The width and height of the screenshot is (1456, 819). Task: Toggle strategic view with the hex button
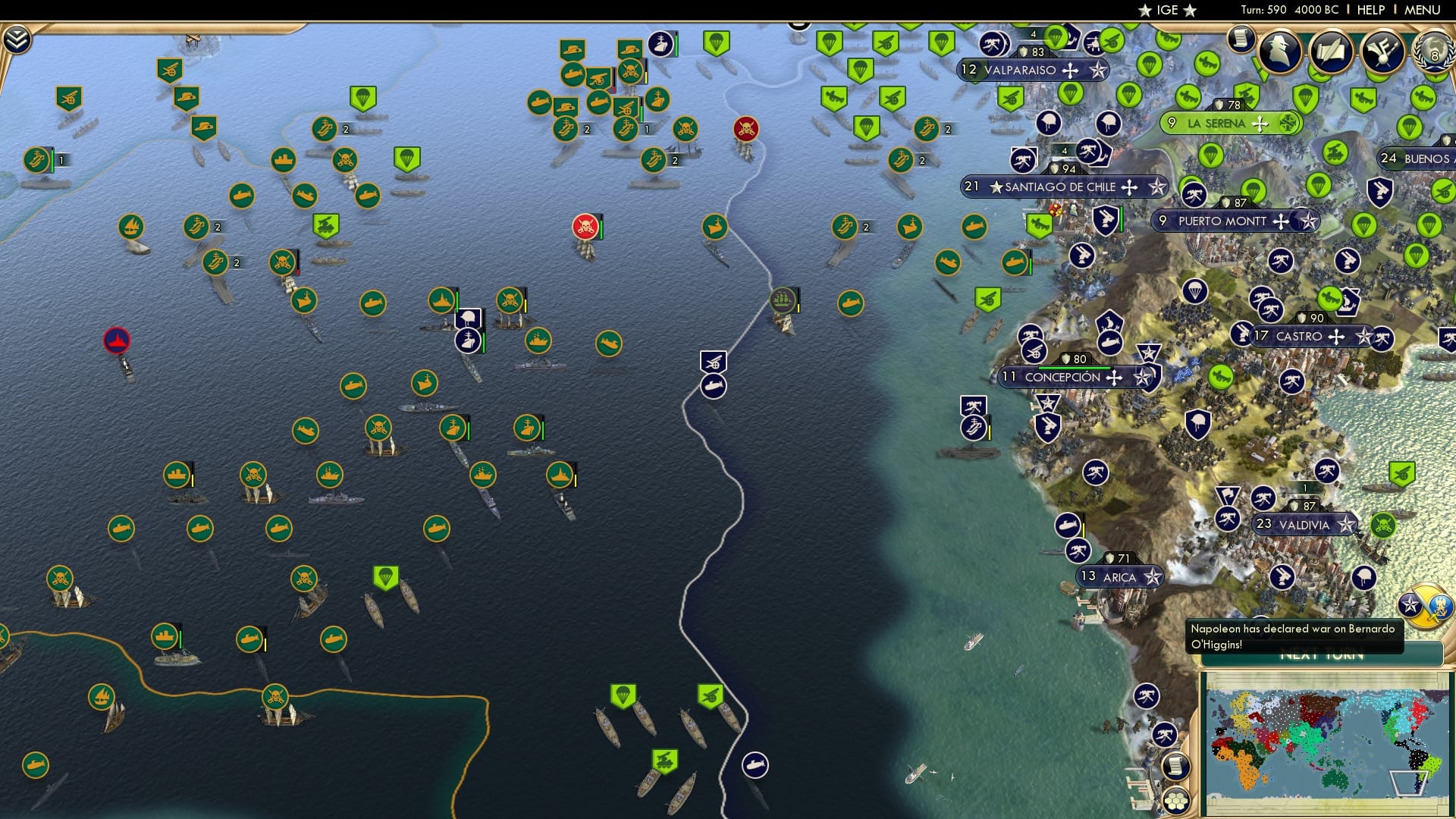[1175, 802]
